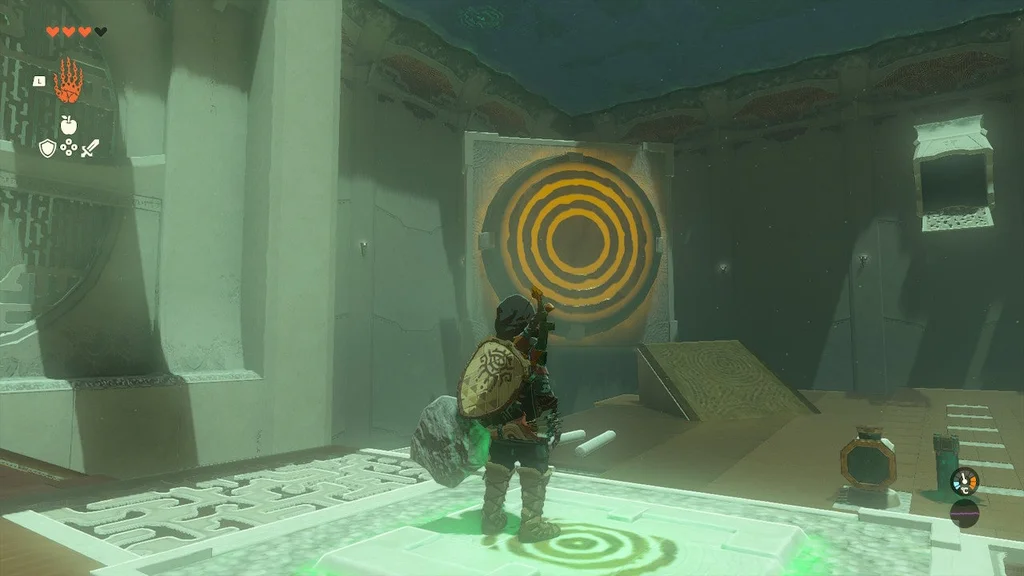Open the shield quick-select icon

point(46,148)
